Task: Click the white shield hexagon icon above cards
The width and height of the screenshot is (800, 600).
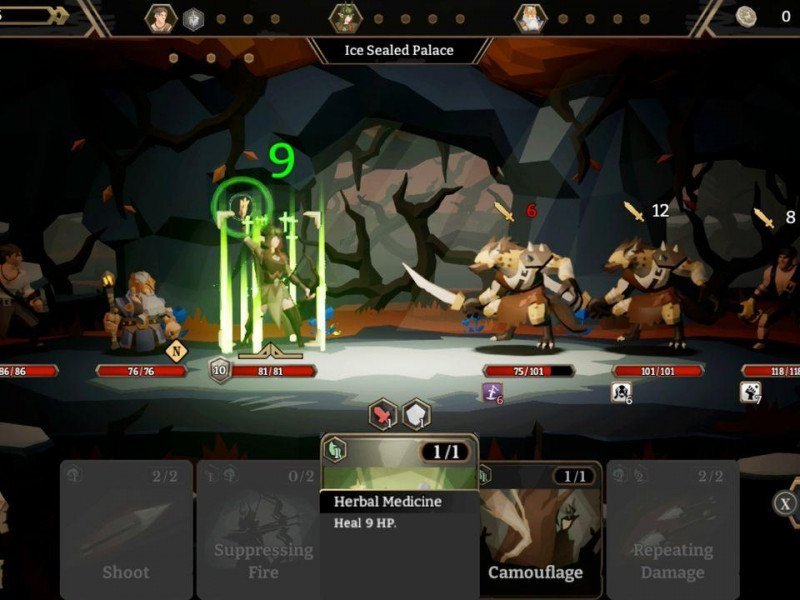Action: (416, 413)
